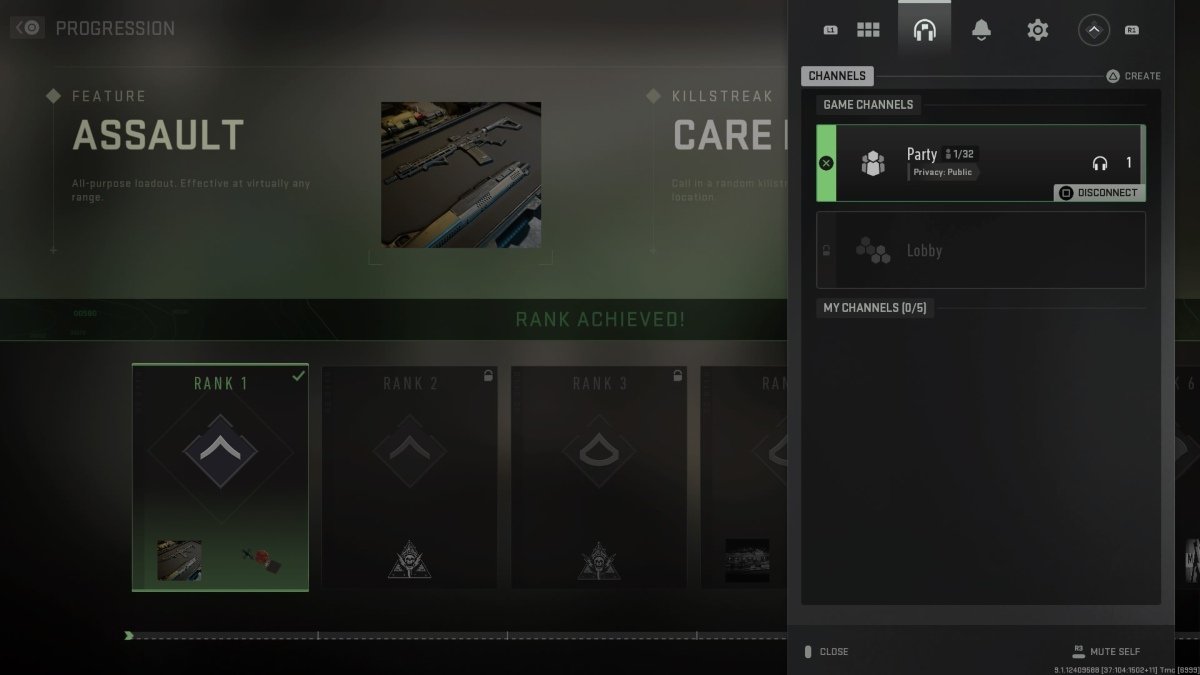Choose the locked Rank 3 card
This screenshot has height=675, width=1200.
pos(599,476)
